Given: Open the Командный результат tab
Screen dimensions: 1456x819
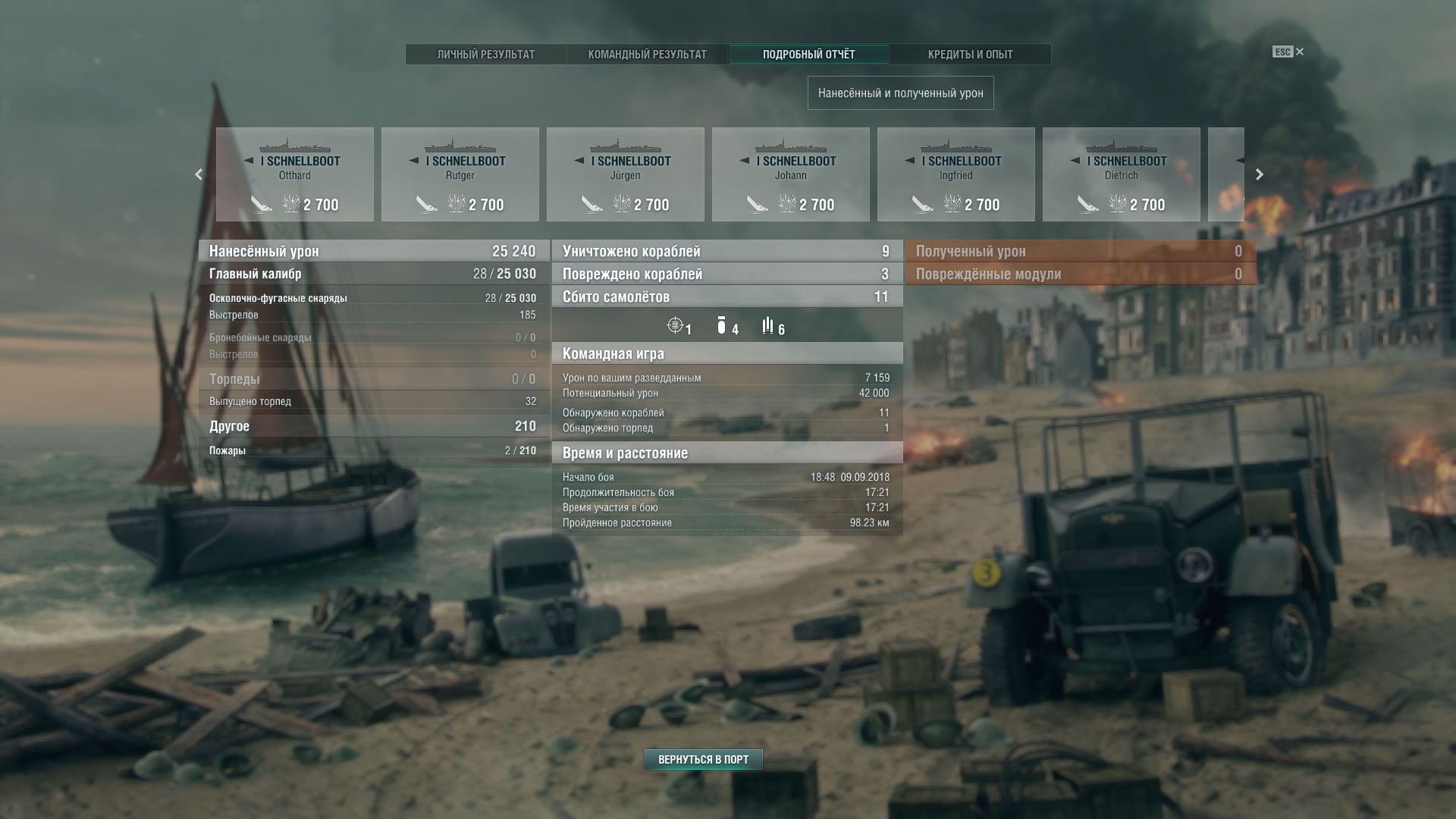Looking at the screenshot, I should [x=647, y=55].
